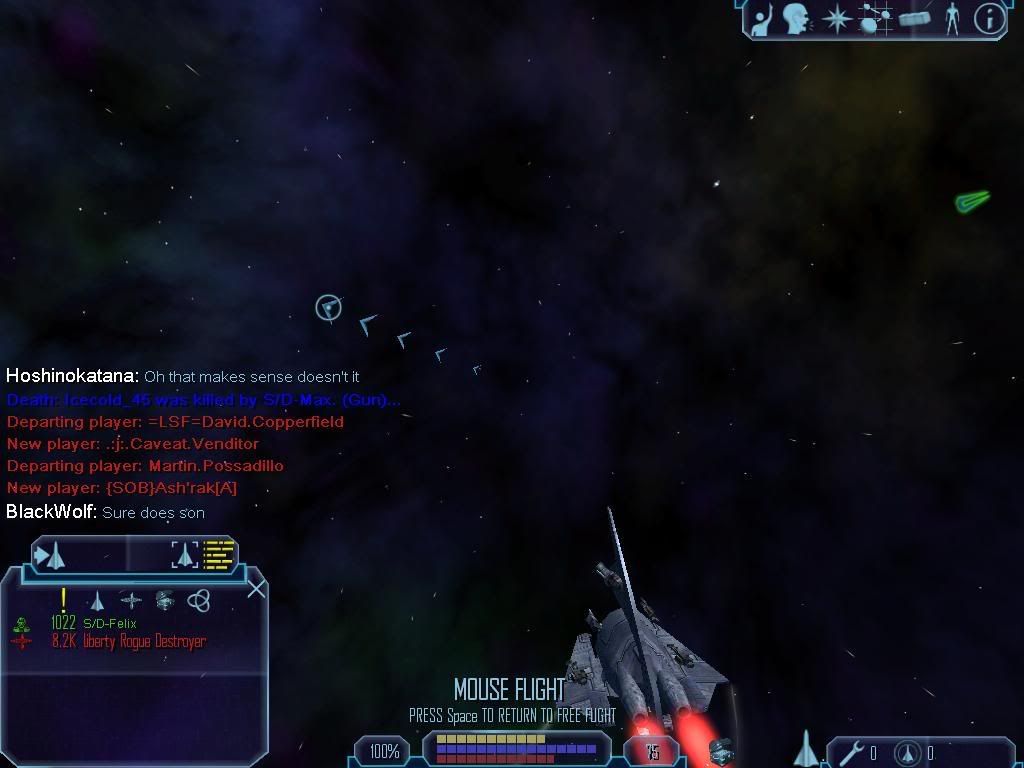Image resolution: width=1024 pixels, height=768 pixels.
Task: Switch to the target view tab
Action: coord(50,554)
